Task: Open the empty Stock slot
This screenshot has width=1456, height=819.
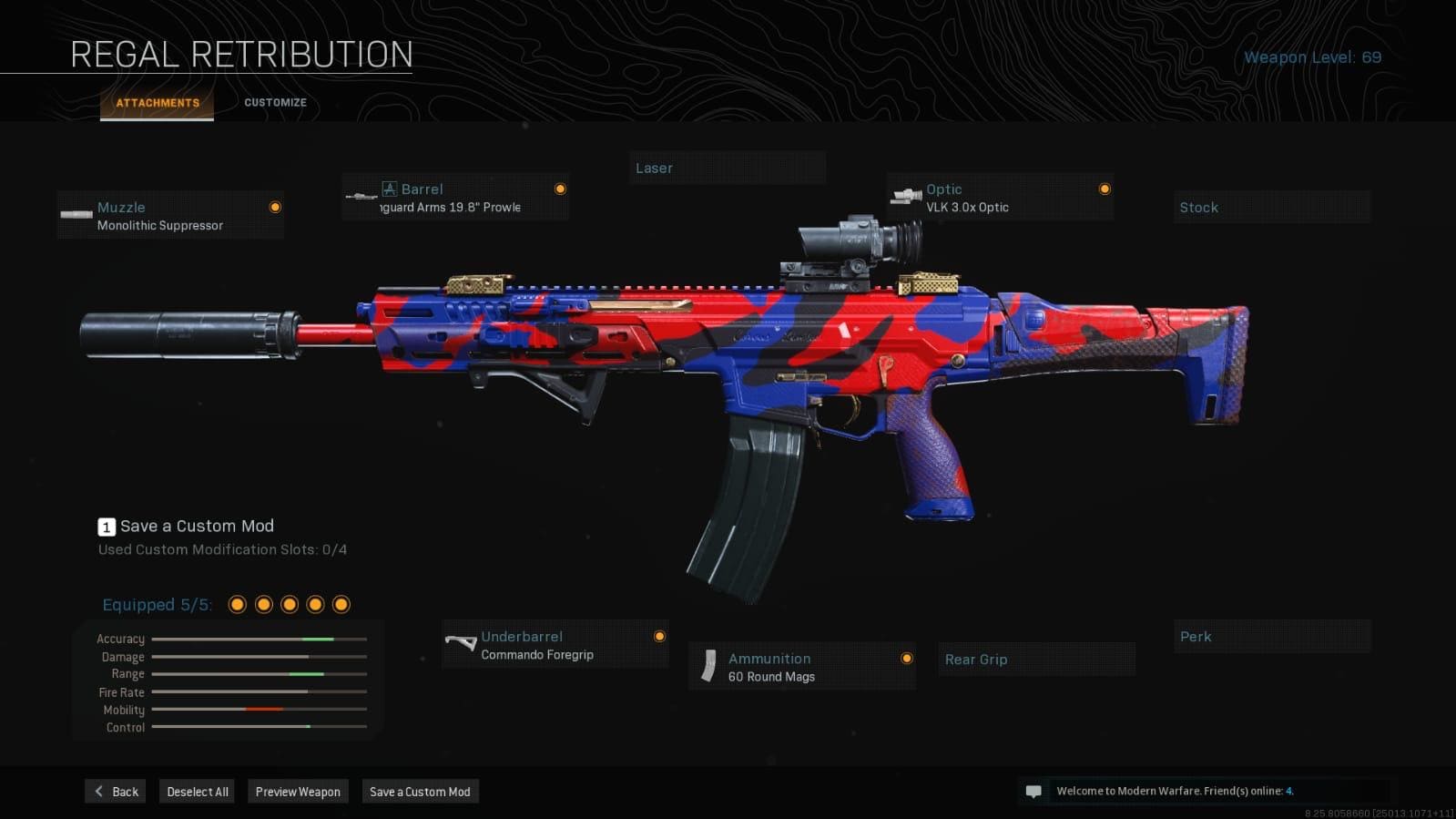Action: point(1271,208)
